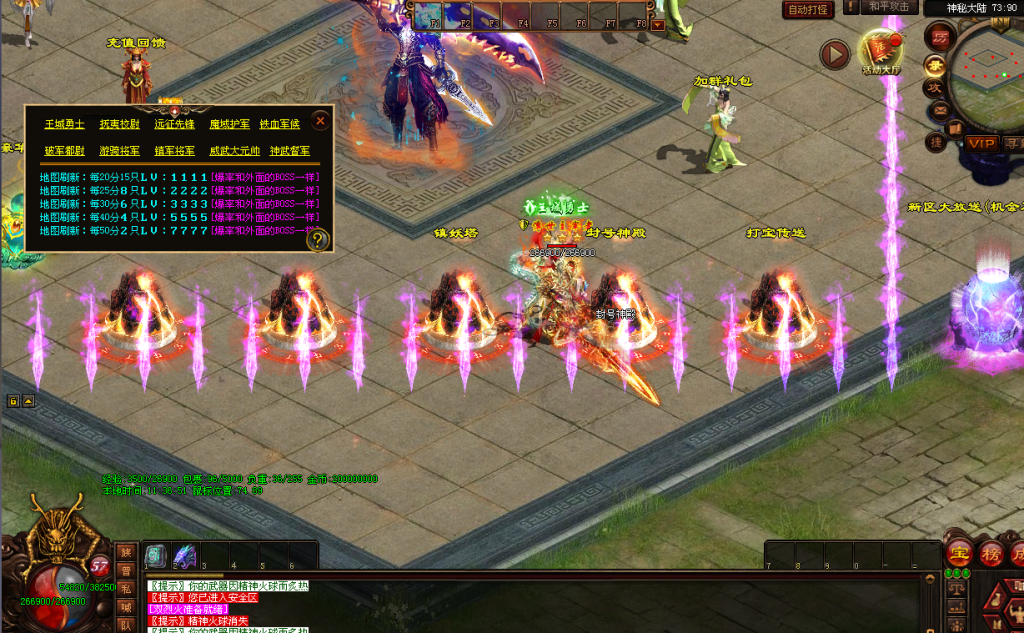Click the round play arrow button
1024x633 pixels.
click(x=835, y=54)
